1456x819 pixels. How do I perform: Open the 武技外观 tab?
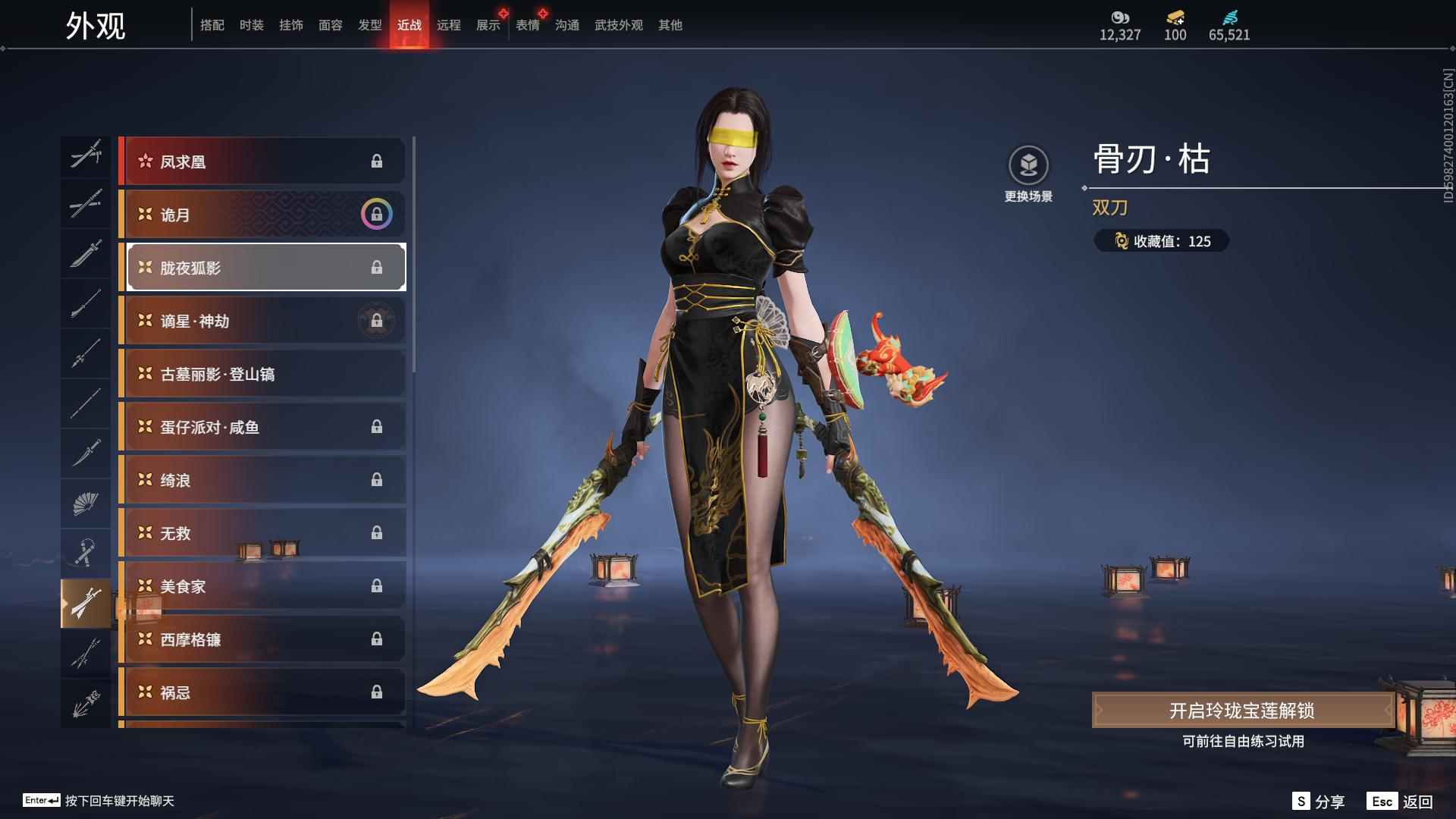[x=618, y=25]
